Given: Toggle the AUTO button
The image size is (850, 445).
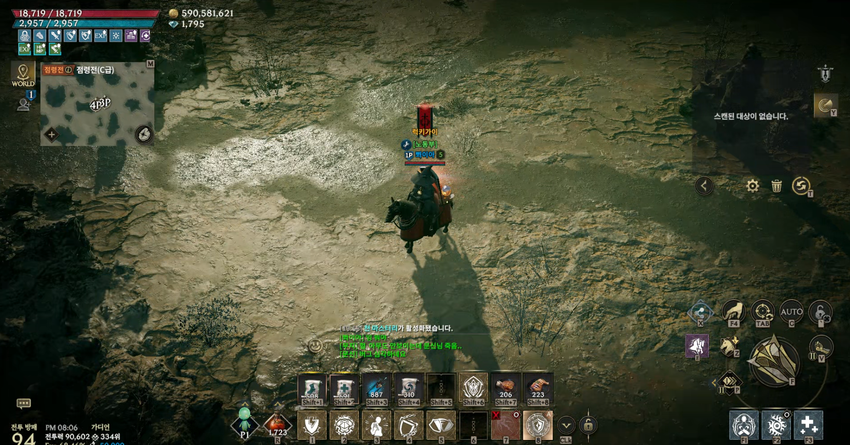Looking at the screenshot, I should point(791,312).
